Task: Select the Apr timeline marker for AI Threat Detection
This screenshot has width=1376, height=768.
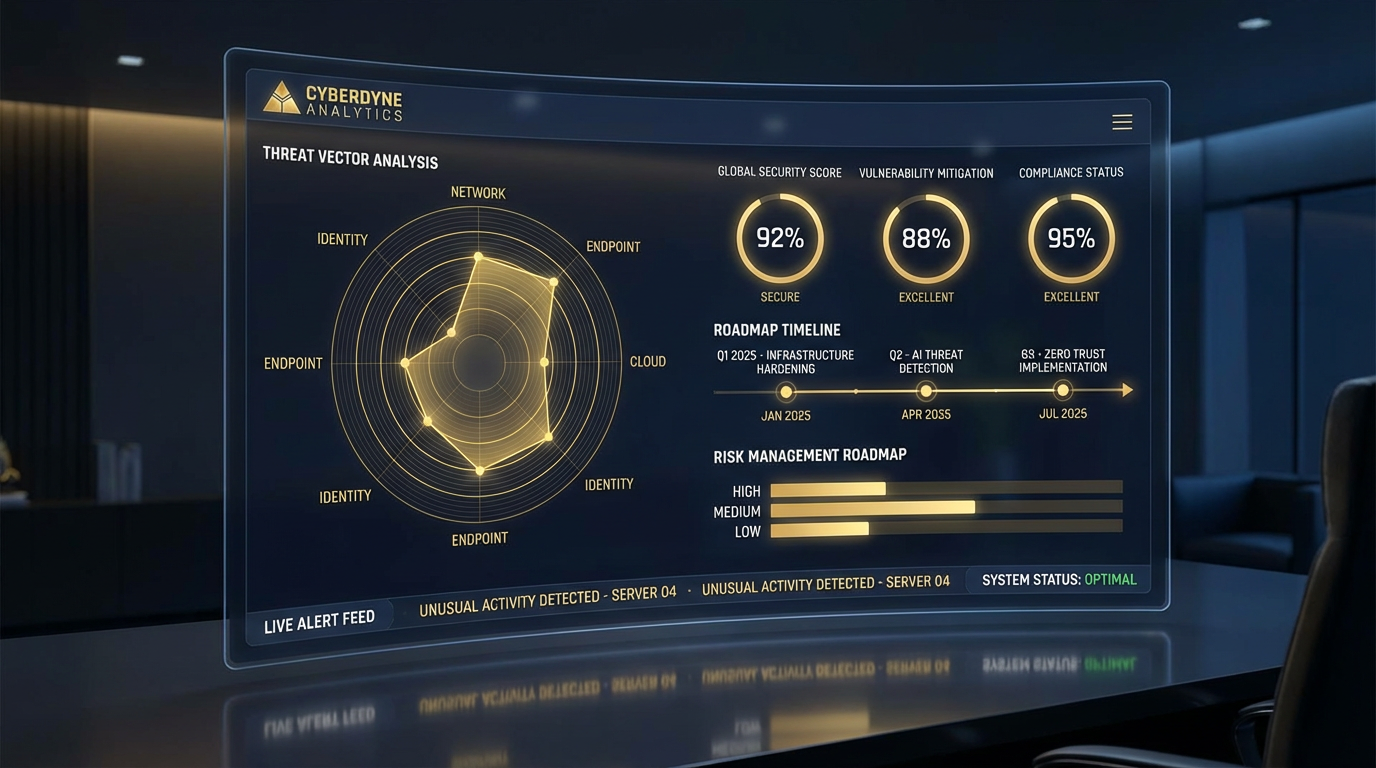Action: pos(926,391)
